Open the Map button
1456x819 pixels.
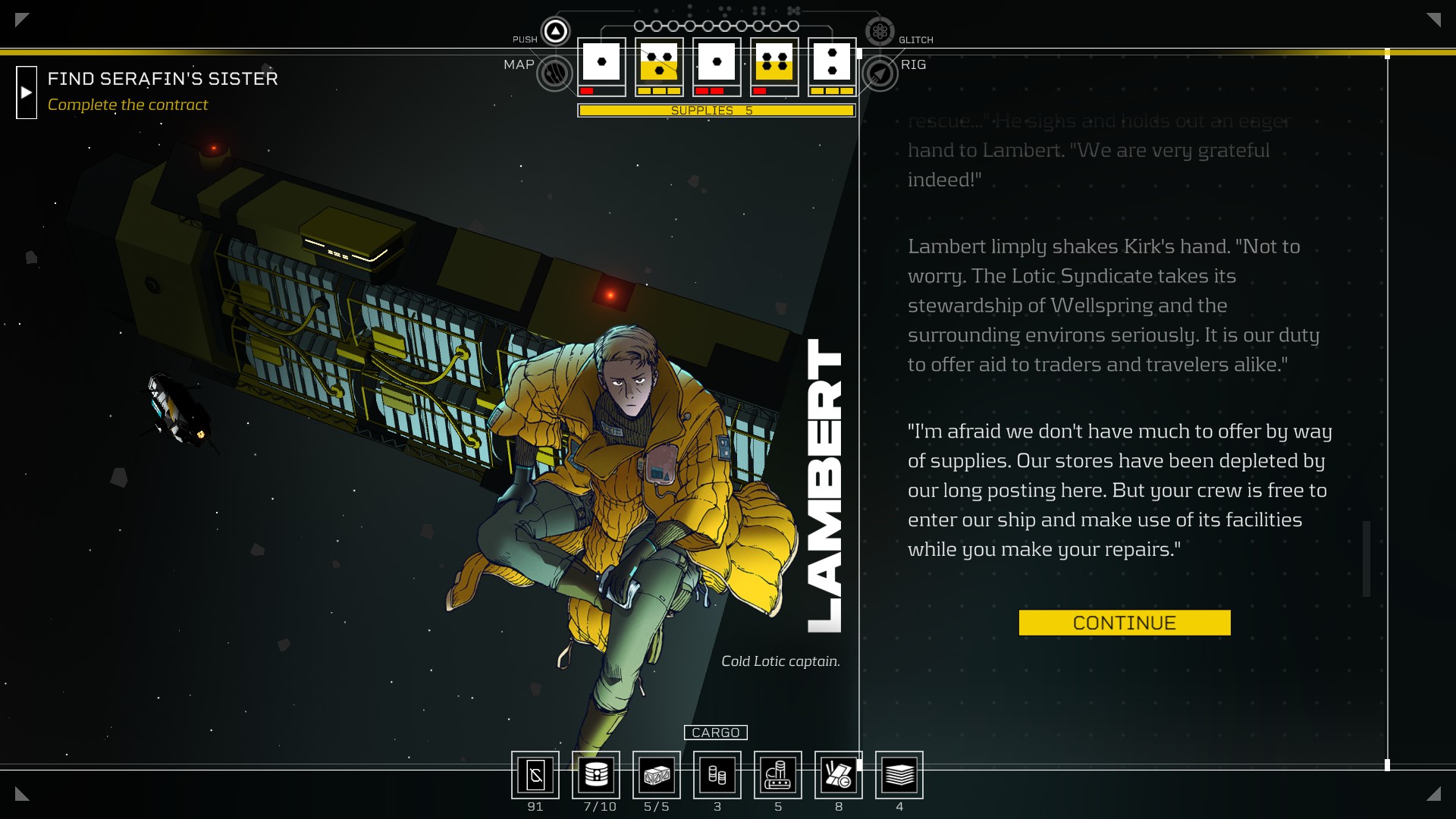coord(555,74)
